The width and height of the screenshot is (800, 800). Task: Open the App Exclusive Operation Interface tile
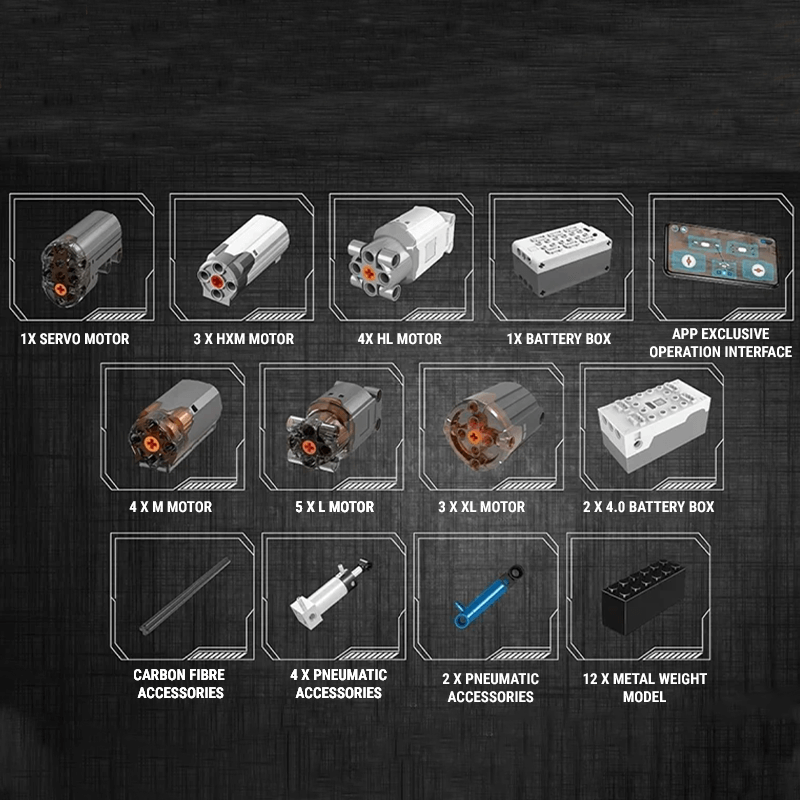720,255
